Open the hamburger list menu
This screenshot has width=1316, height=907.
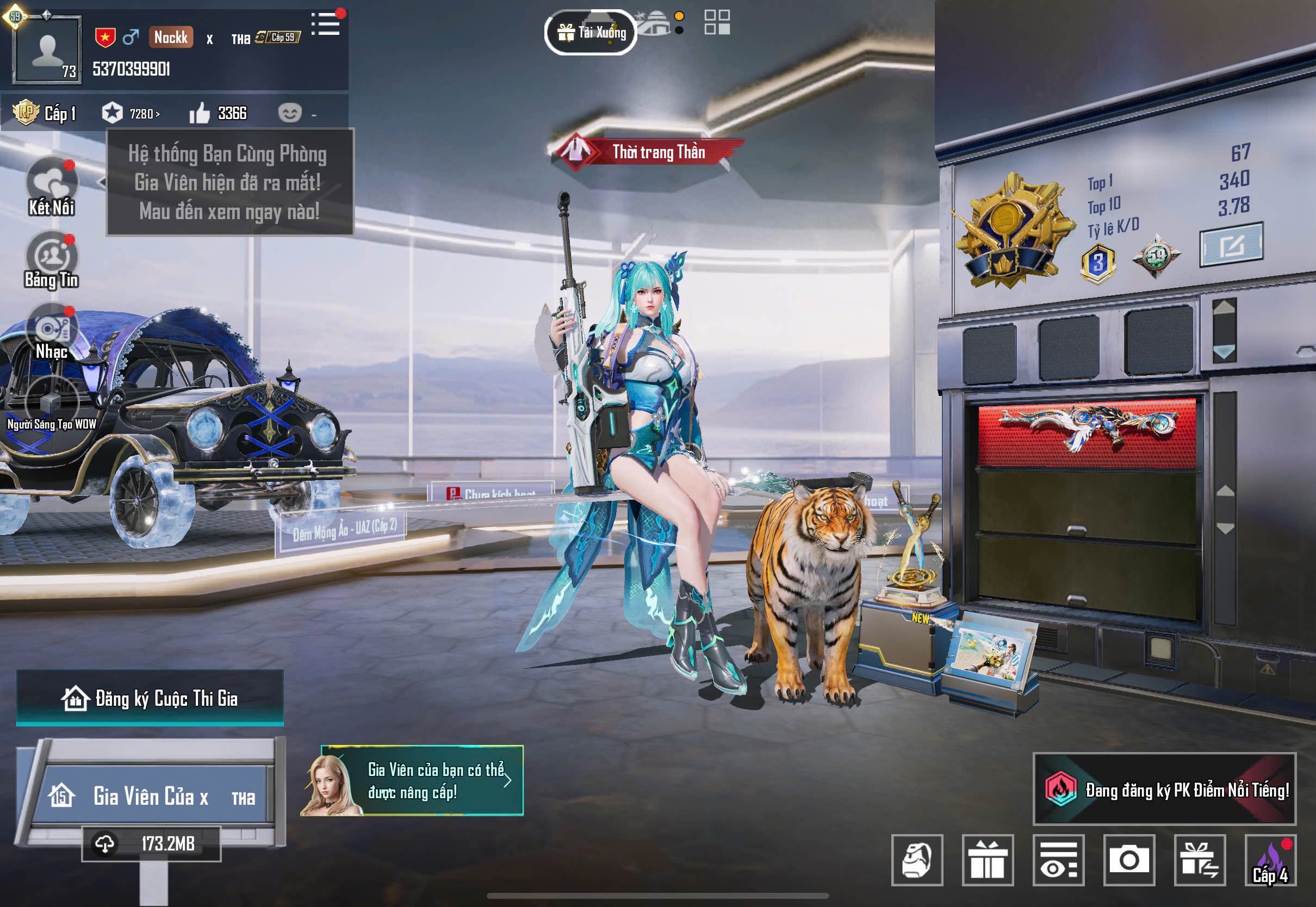point(326,24)
